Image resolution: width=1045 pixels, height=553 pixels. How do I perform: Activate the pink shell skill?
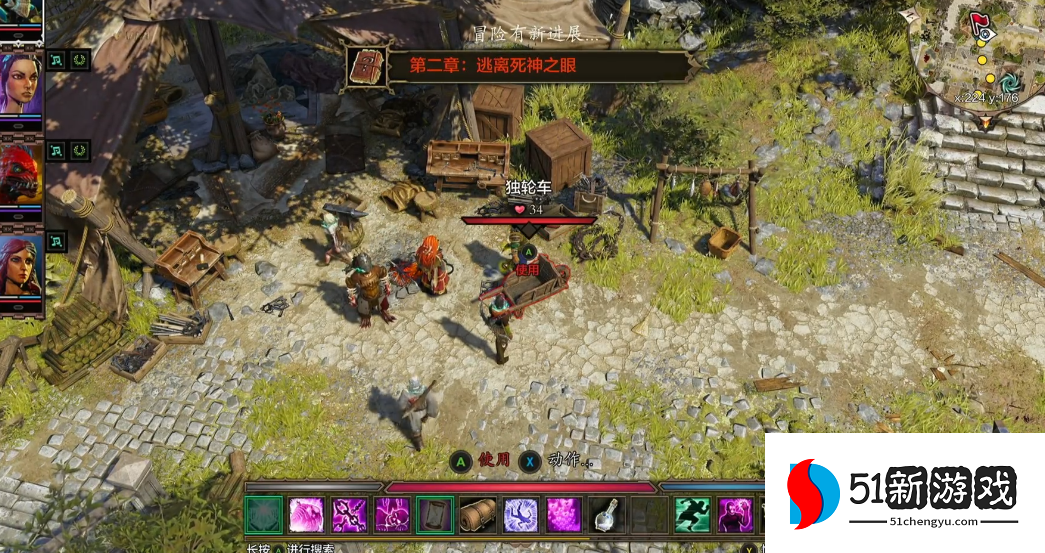click(x=306, y=515)
